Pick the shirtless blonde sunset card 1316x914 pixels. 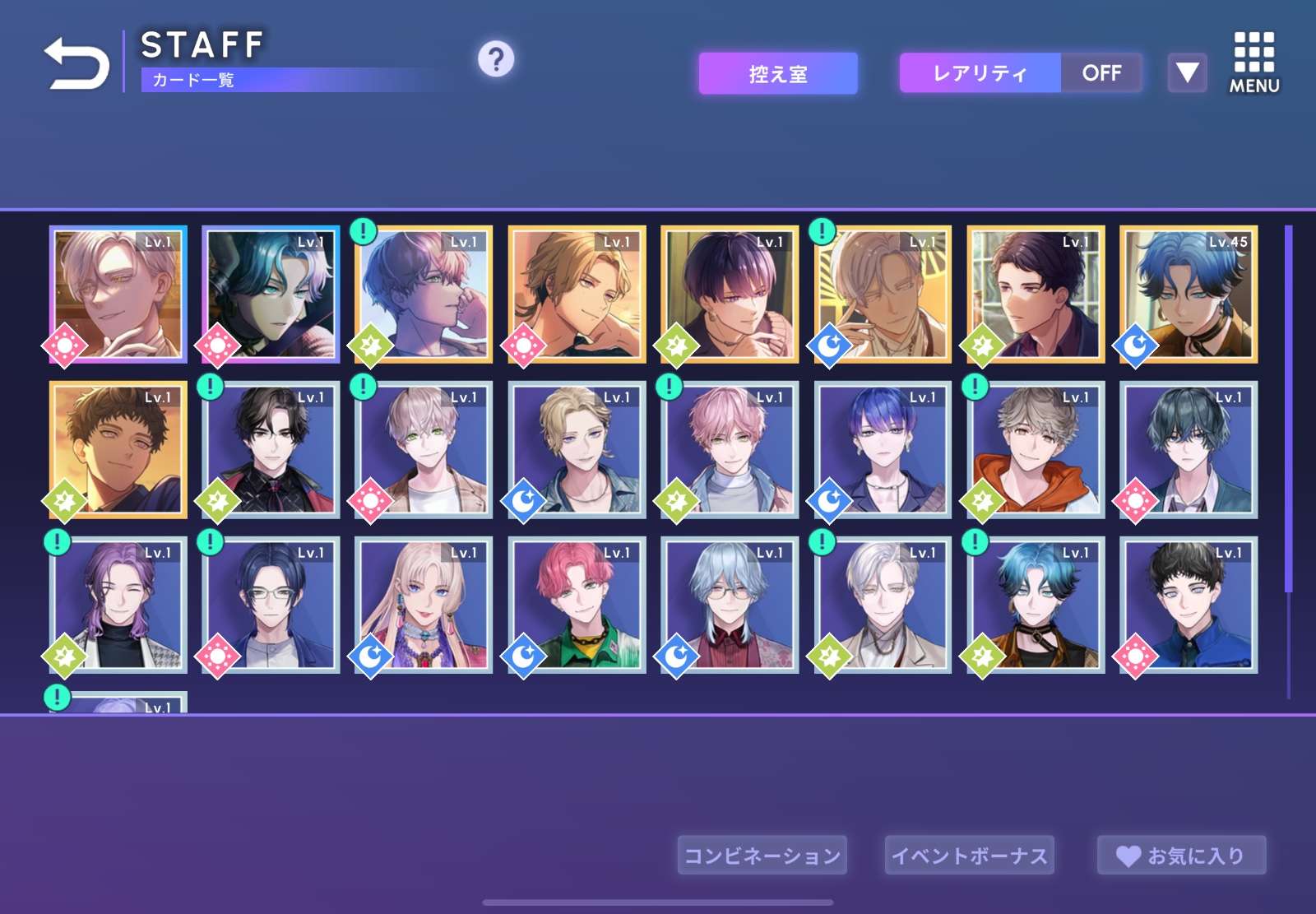(577, 295)
